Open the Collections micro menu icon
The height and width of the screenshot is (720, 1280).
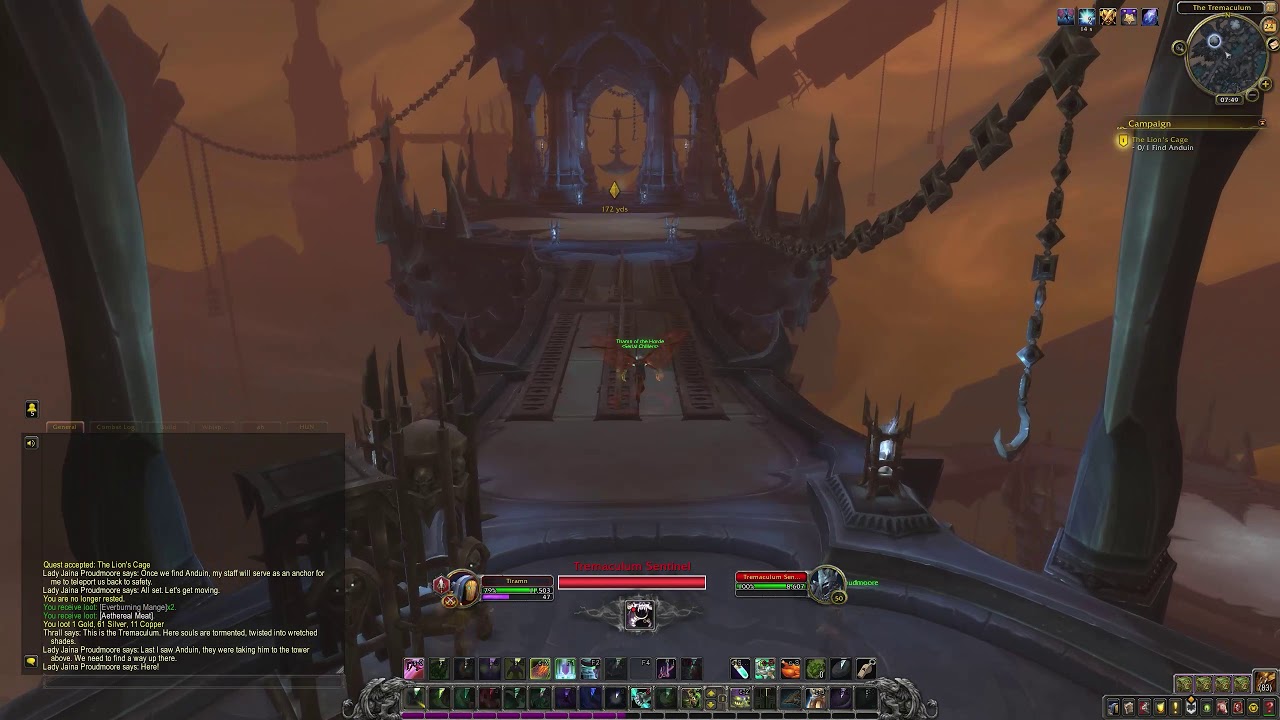1222,707
